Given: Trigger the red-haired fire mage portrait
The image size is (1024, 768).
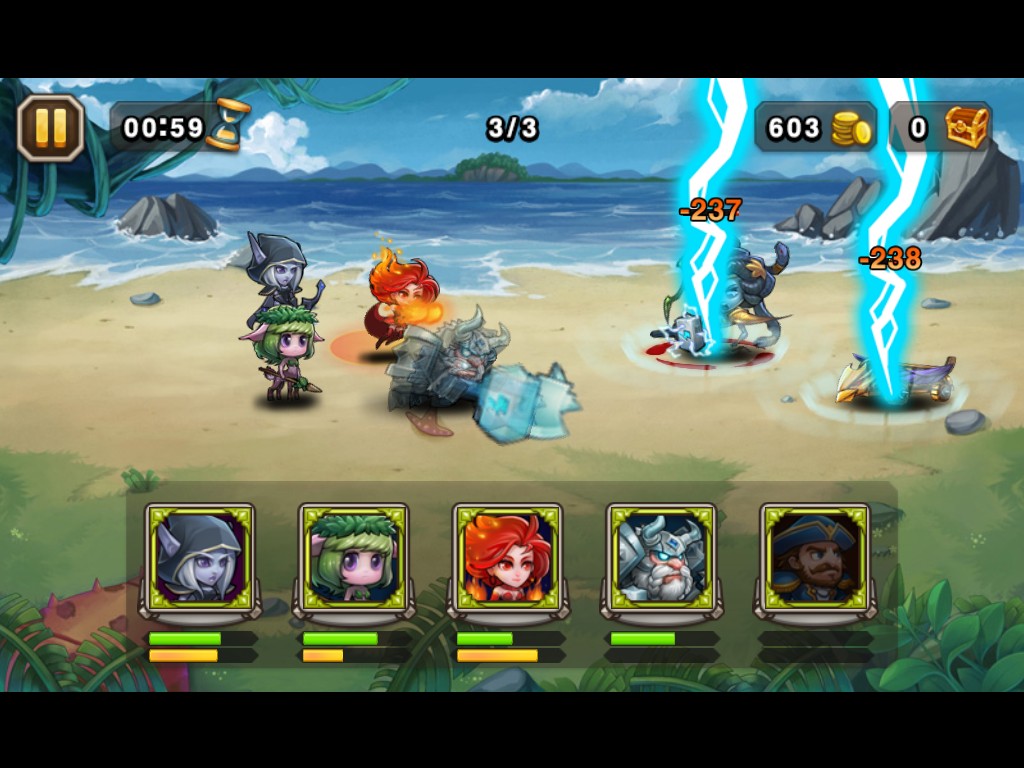Looking at the screenshot, I should [x=507, y=558].
